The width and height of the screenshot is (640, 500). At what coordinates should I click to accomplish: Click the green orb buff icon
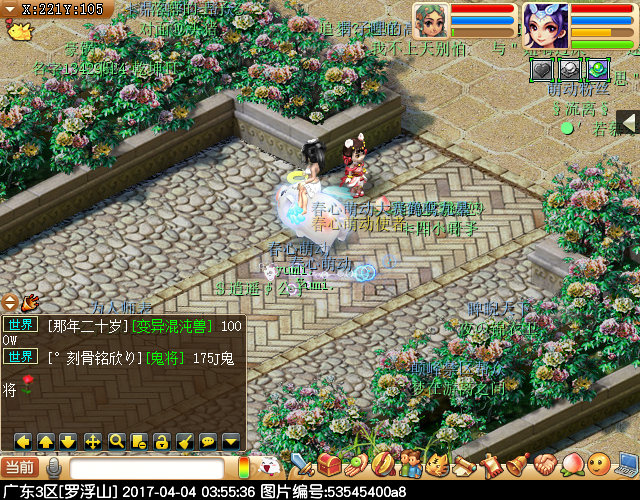point(598,69)
